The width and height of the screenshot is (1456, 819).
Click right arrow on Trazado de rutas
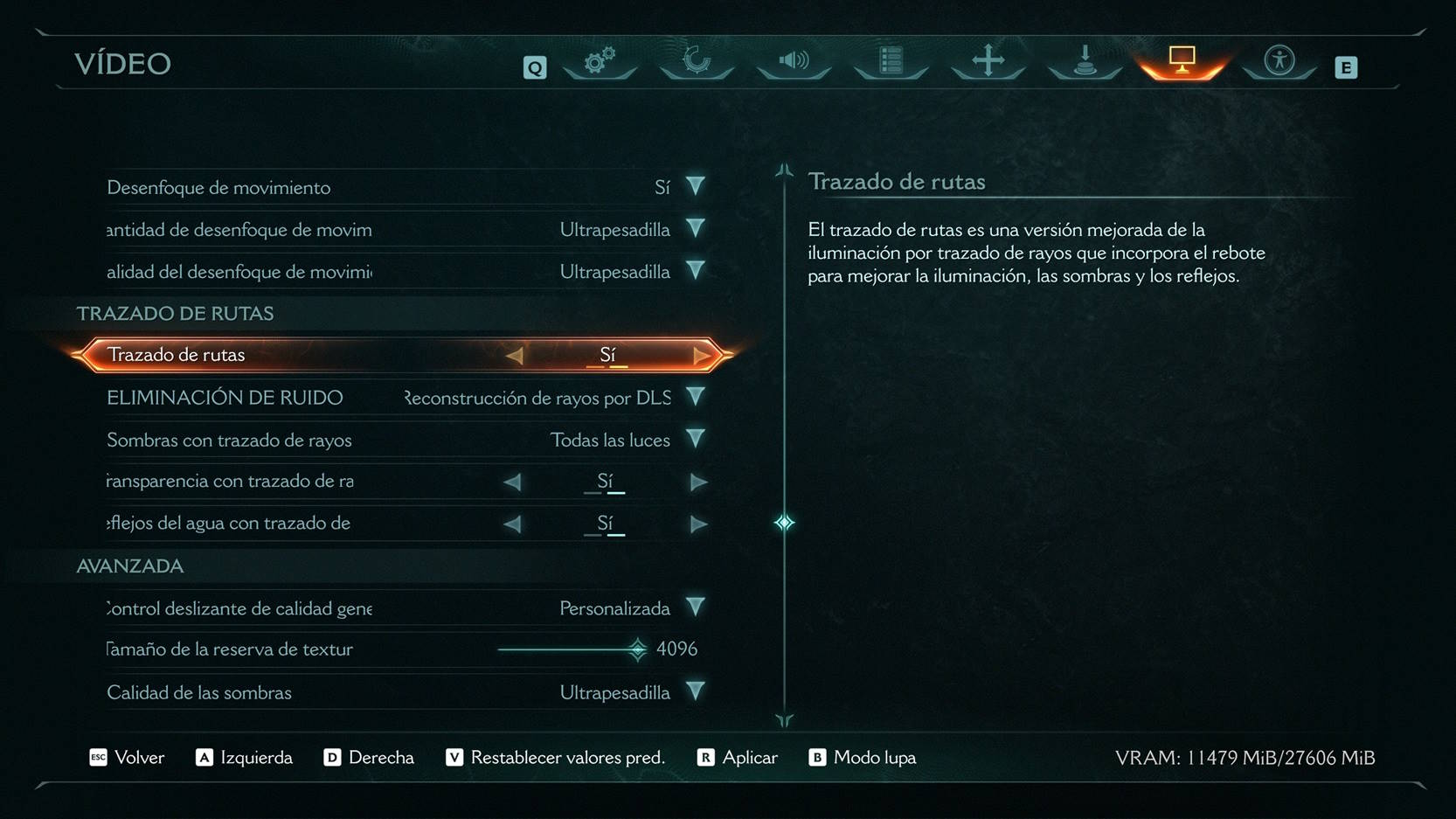[701, 355]
